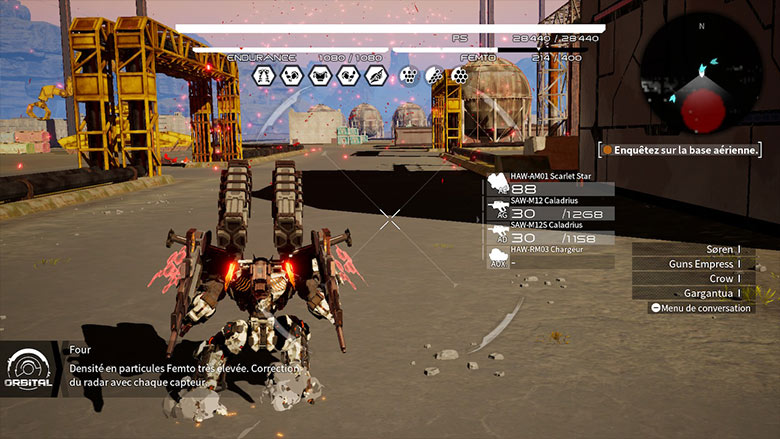
Task: Select the HAW-AM01 Scarlet Star weapon slot
Action: (x=550, y=183)
